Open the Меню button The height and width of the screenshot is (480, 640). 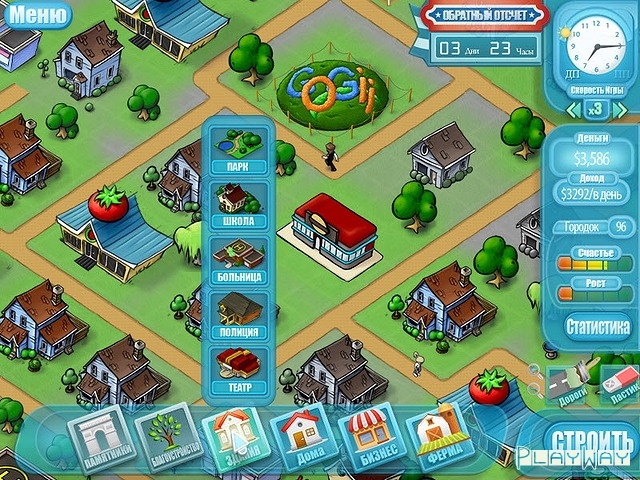[x=38, y=14]
